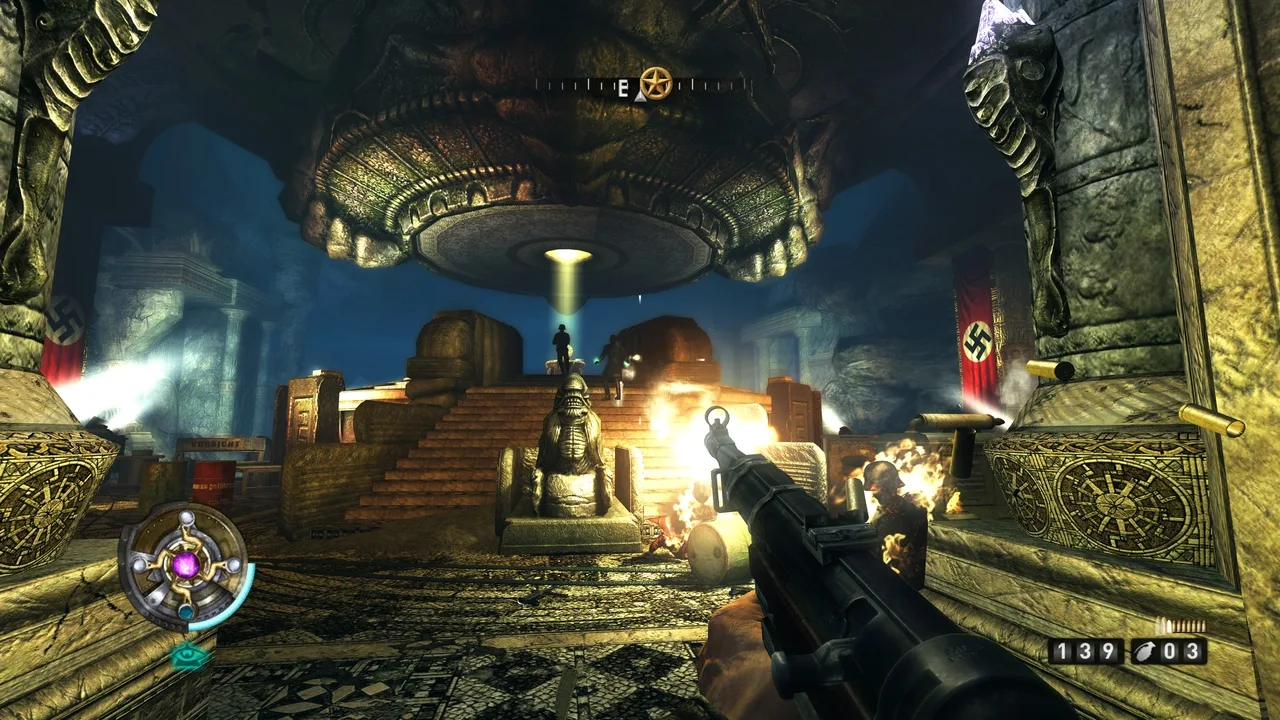The height and width of the screenshot is (720, 1280).
Task: Toggle the left white orb on the medallion
Action: [140, 565]
